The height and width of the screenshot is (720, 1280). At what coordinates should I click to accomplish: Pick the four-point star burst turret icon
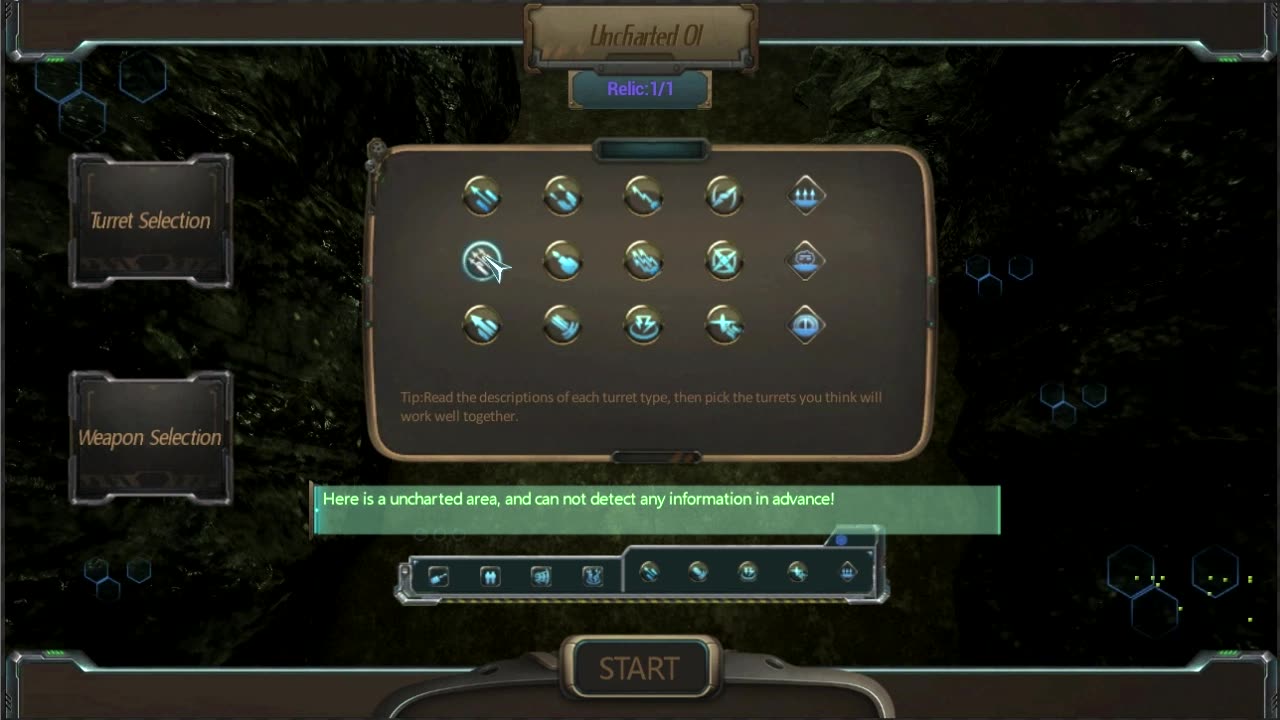724,325
